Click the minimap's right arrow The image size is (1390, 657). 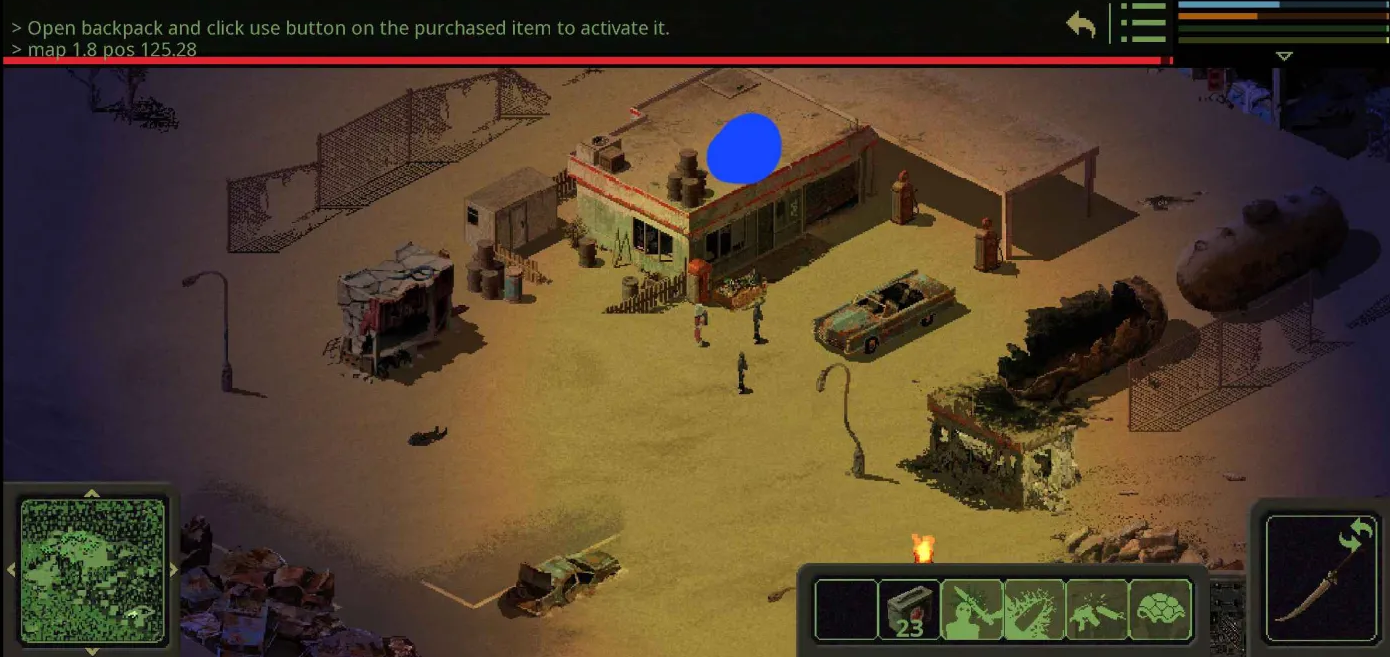click(174, 570)
